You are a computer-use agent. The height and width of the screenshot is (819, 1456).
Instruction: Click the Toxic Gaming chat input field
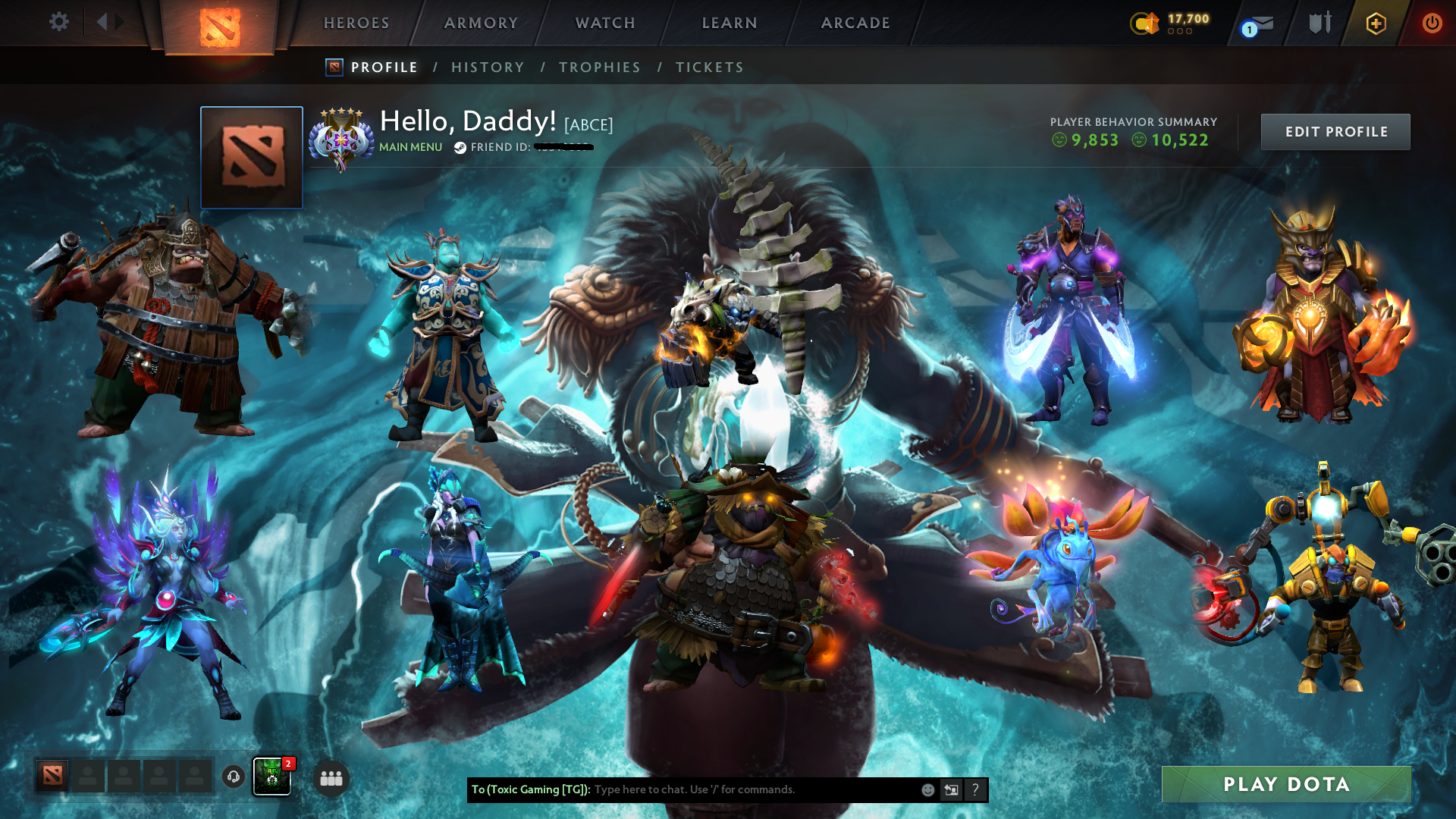point(720,789)
